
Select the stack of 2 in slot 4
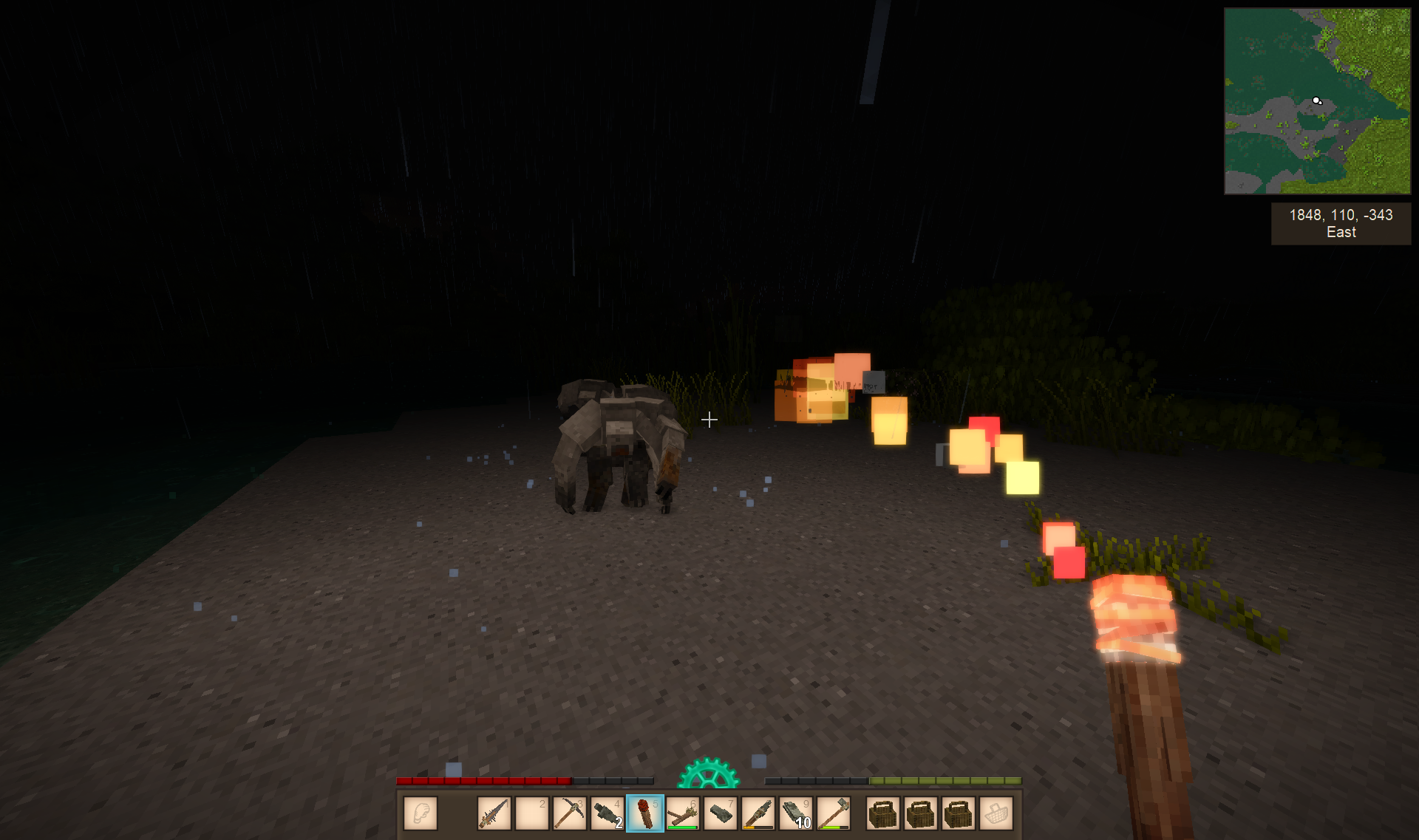tap(608, 813)
